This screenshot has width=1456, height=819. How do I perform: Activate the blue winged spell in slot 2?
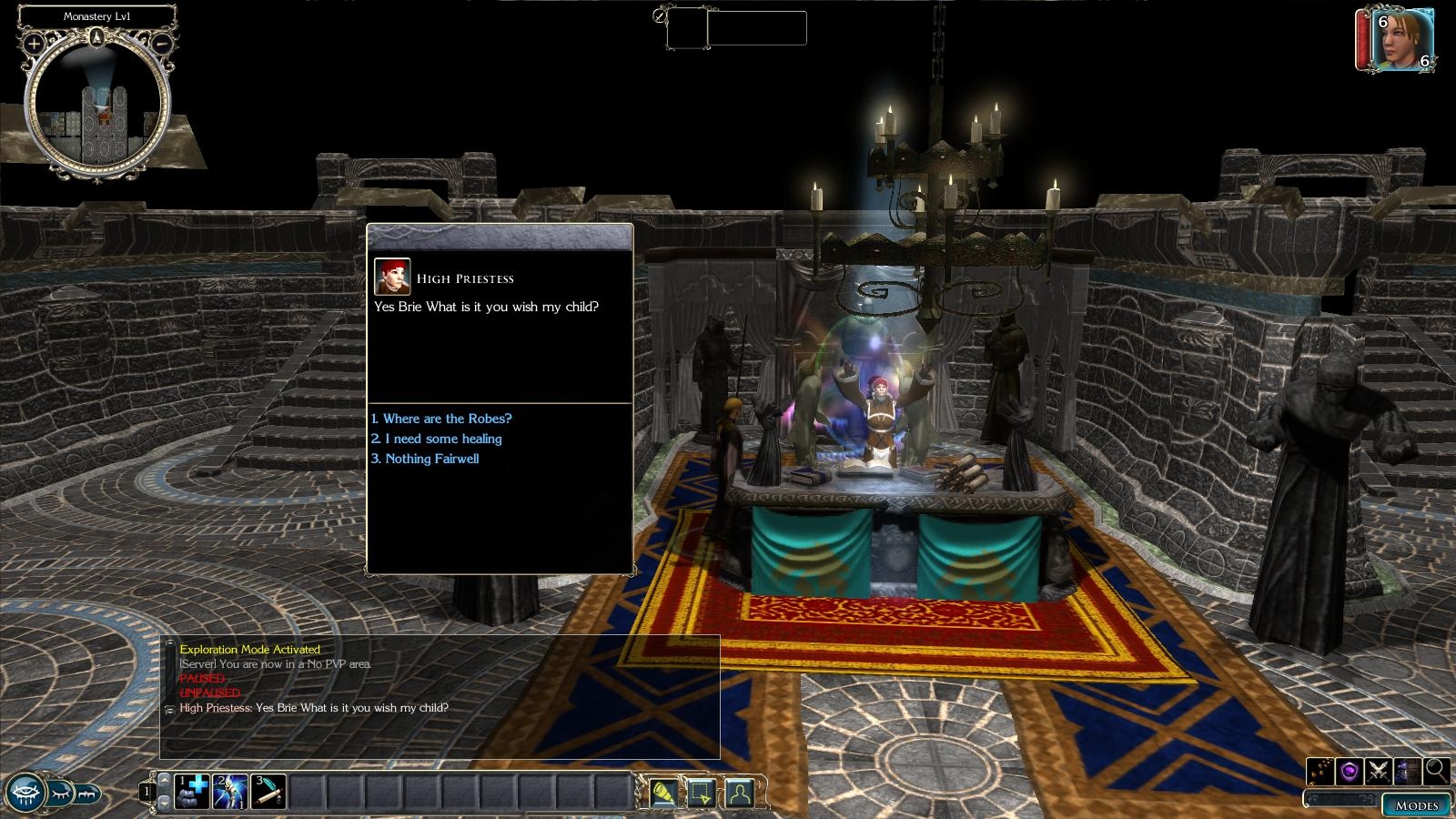[x=230, y=792]
